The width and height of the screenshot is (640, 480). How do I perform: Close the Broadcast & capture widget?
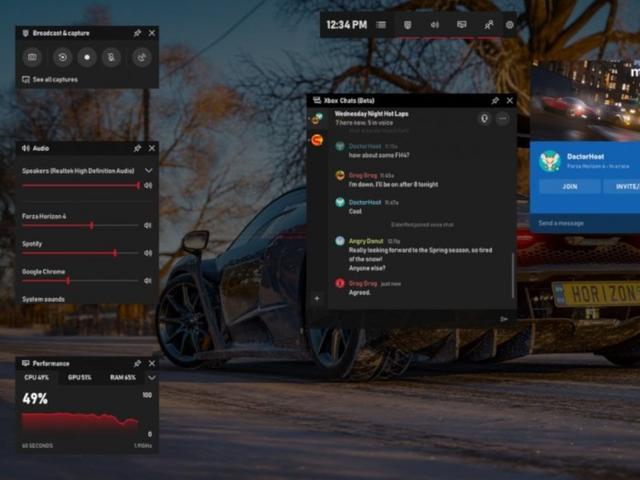pyautogui.click(x=152, y=33)
